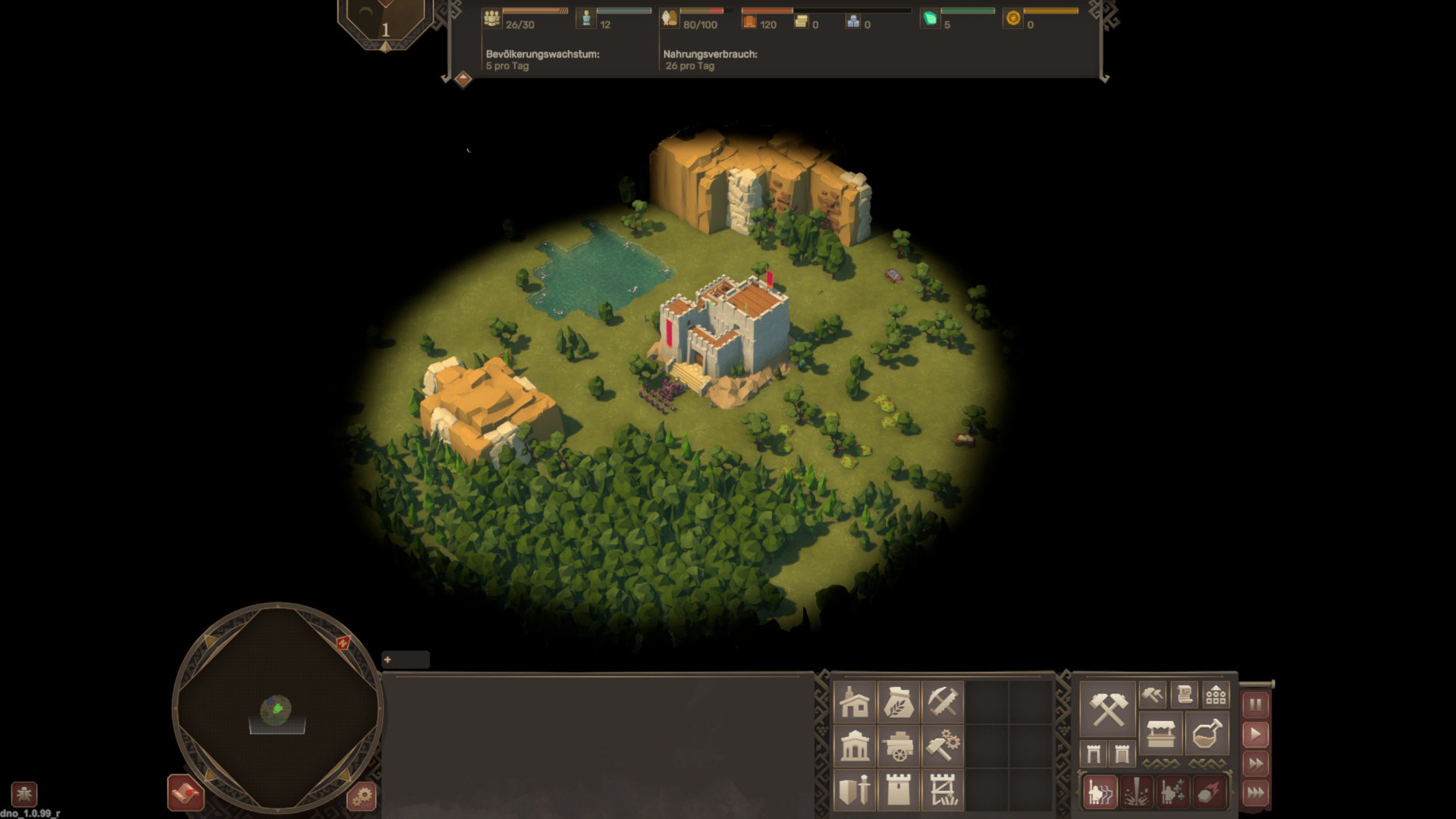Pause the game
The image size is (1456, 819).
(1255, 704)
